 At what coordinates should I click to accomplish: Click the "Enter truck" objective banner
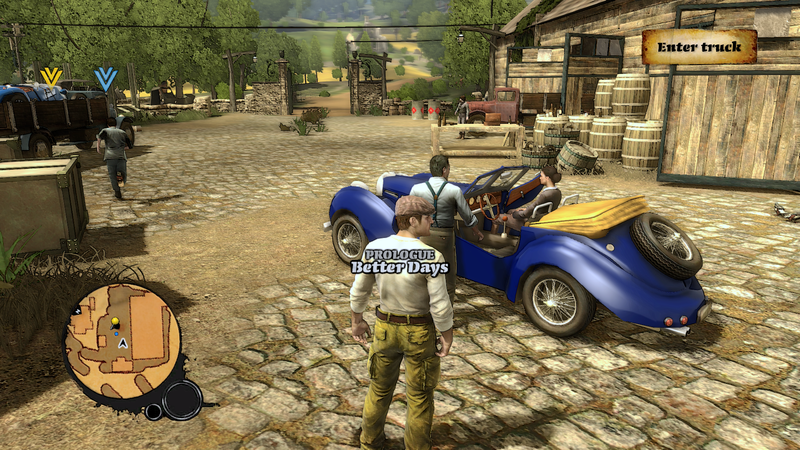point(699,47)
